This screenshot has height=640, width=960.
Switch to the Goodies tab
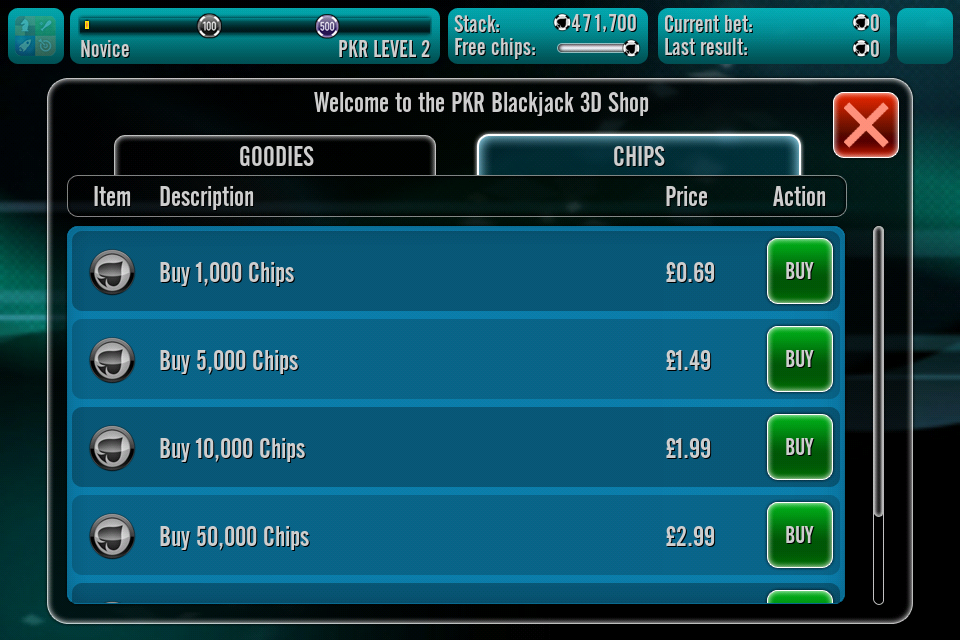point(275,156)
